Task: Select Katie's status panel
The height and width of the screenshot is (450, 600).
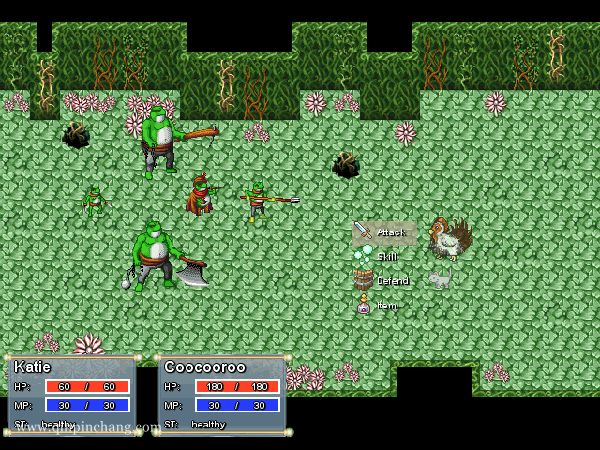Action: click(72, 394)
